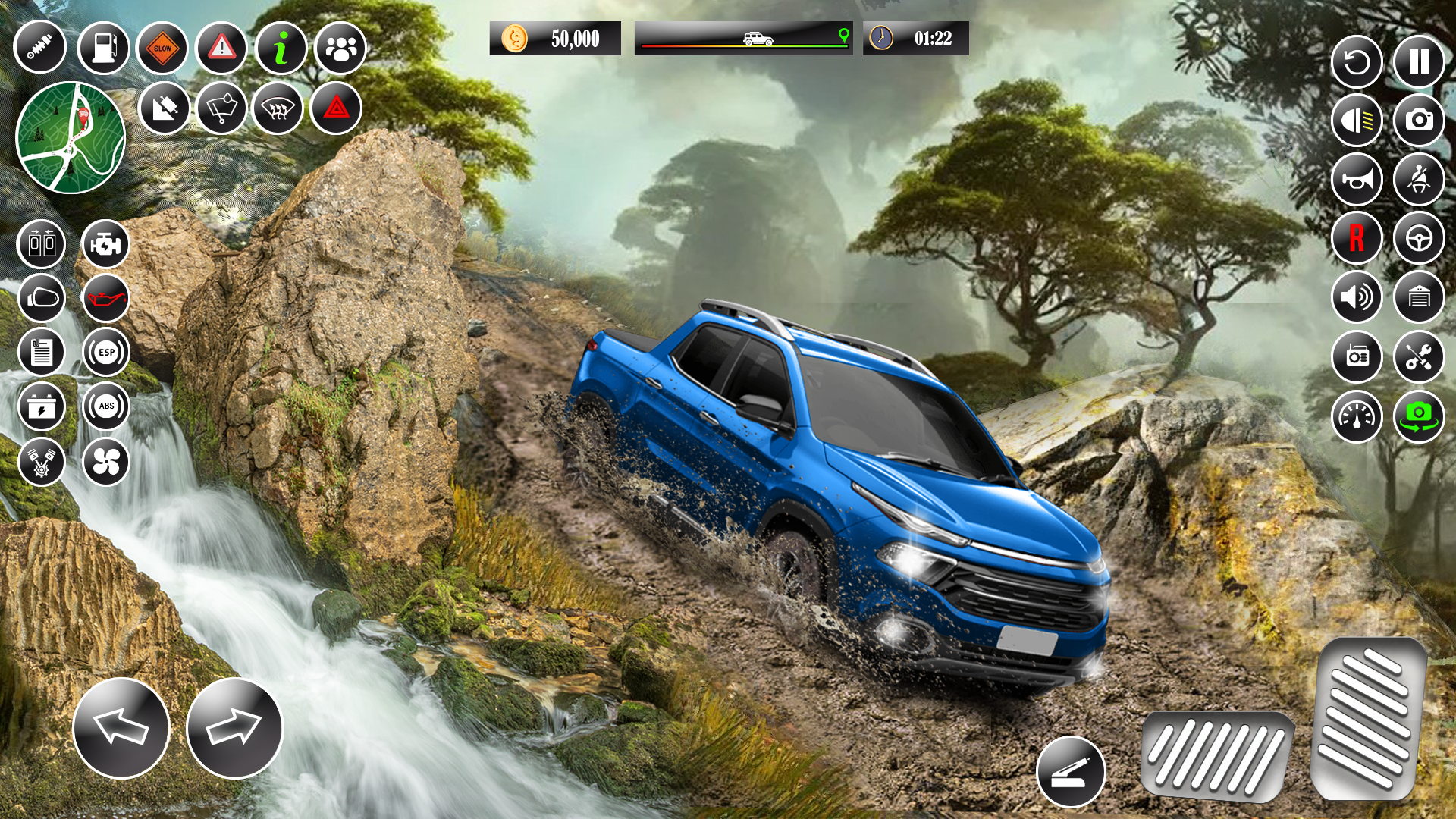This screenshot has width=1456, height=819.
Task: Turn on the radio
Action: point(1357,356)
